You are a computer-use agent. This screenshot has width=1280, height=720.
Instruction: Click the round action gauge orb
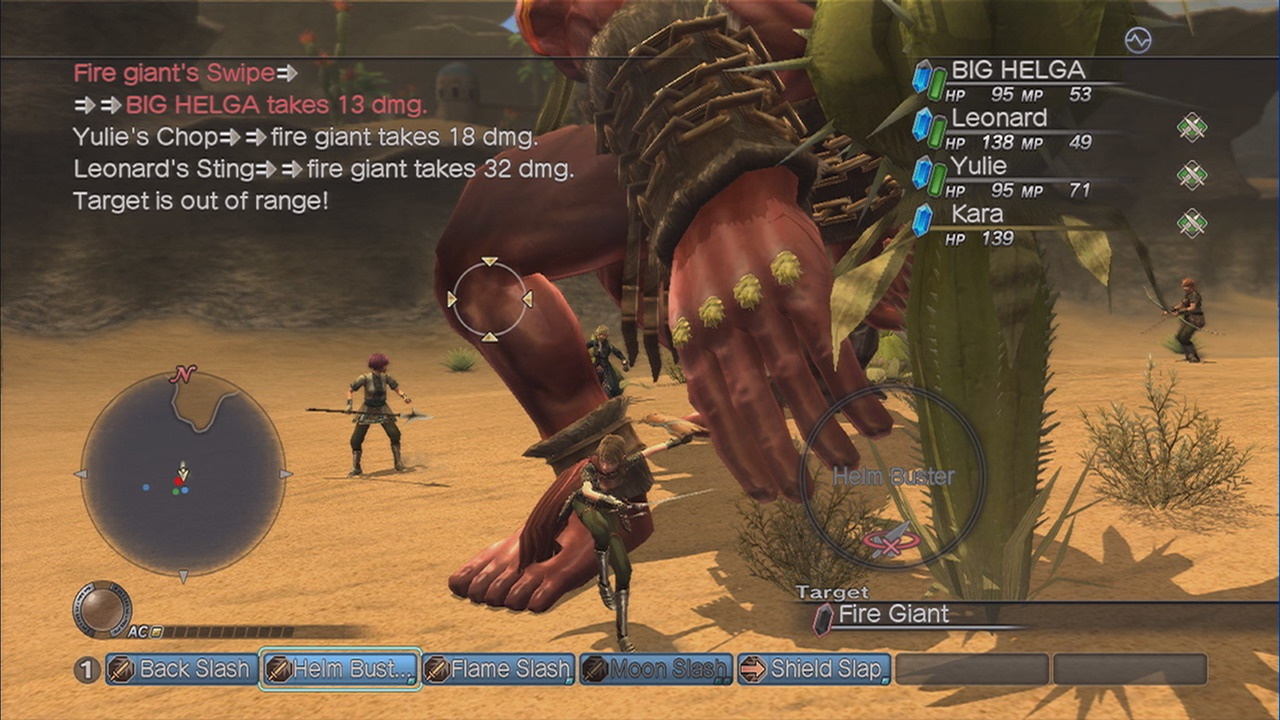[102, 608]
